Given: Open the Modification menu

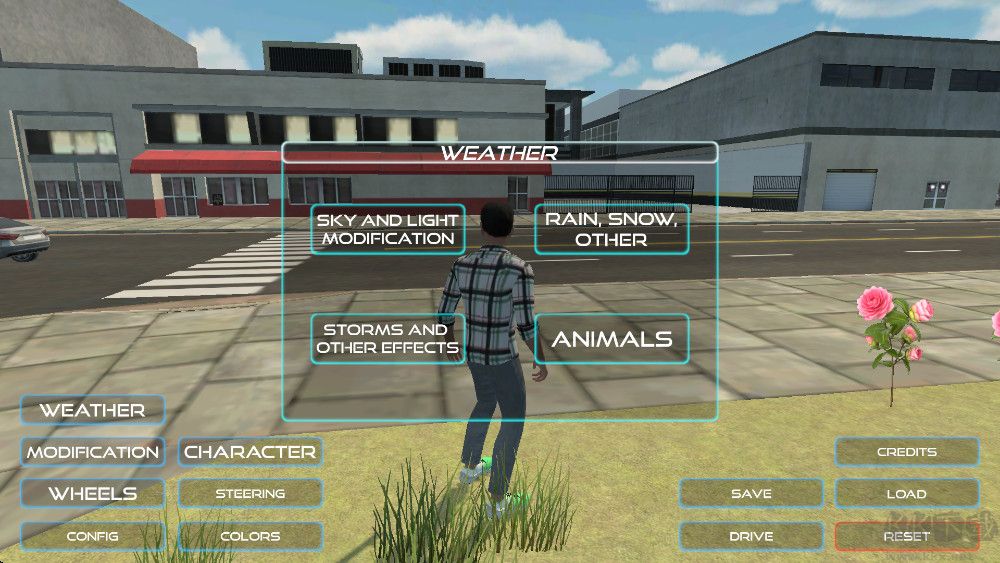Looking at the screenshot, I should [x=92, y=452].
